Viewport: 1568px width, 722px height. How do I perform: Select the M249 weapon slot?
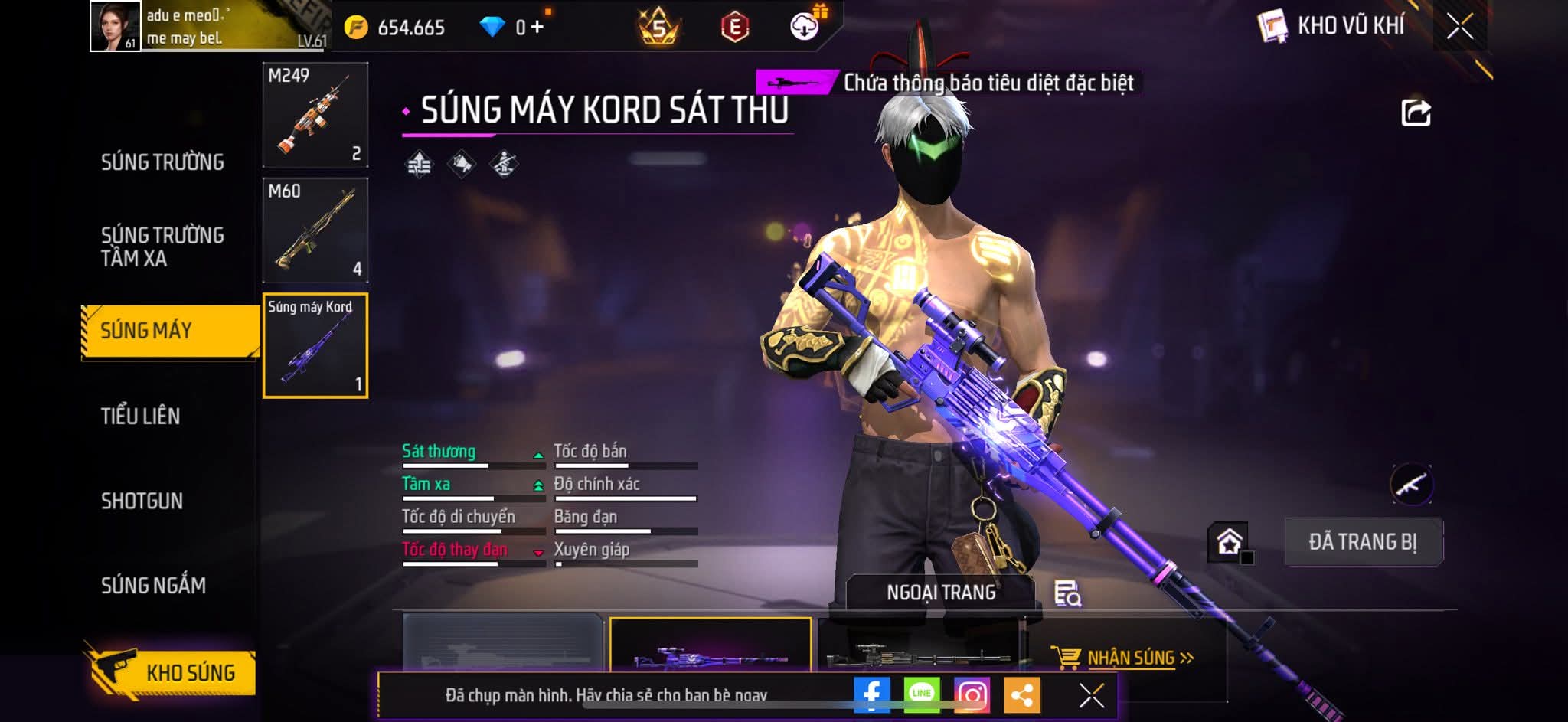point(315,115)
